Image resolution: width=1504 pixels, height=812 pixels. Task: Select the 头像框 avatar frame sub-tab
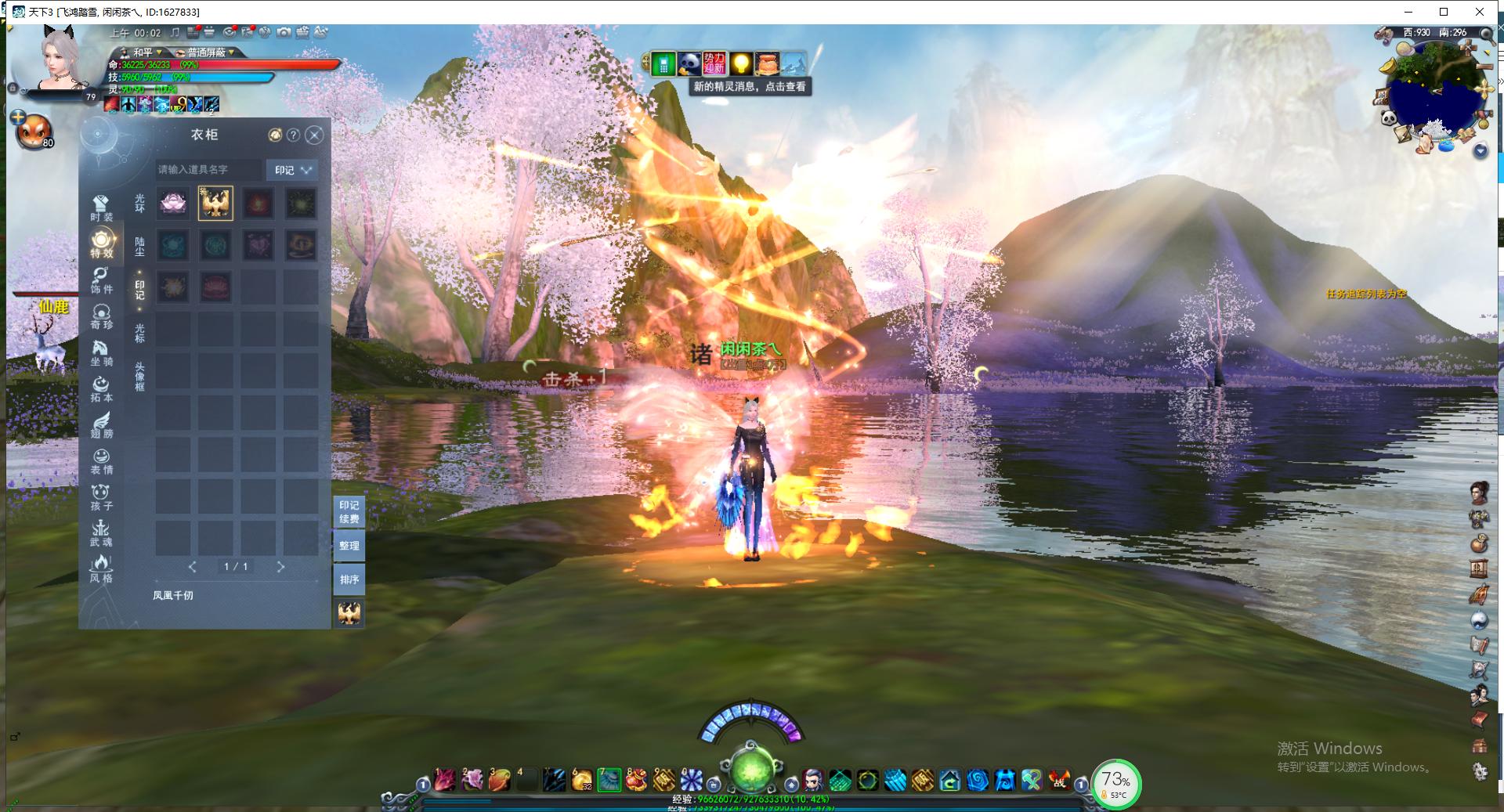(x=139, y=377)
